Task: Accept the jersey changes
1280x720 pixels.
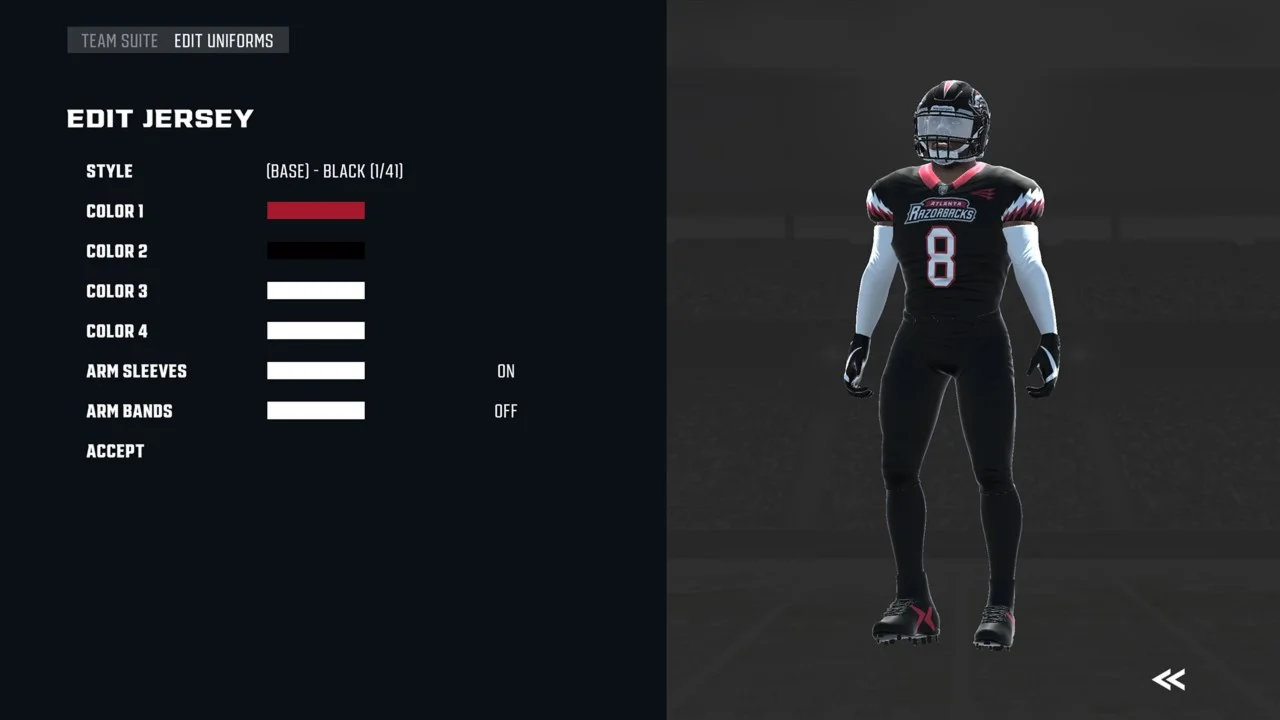Action: (x=115, y=451)
